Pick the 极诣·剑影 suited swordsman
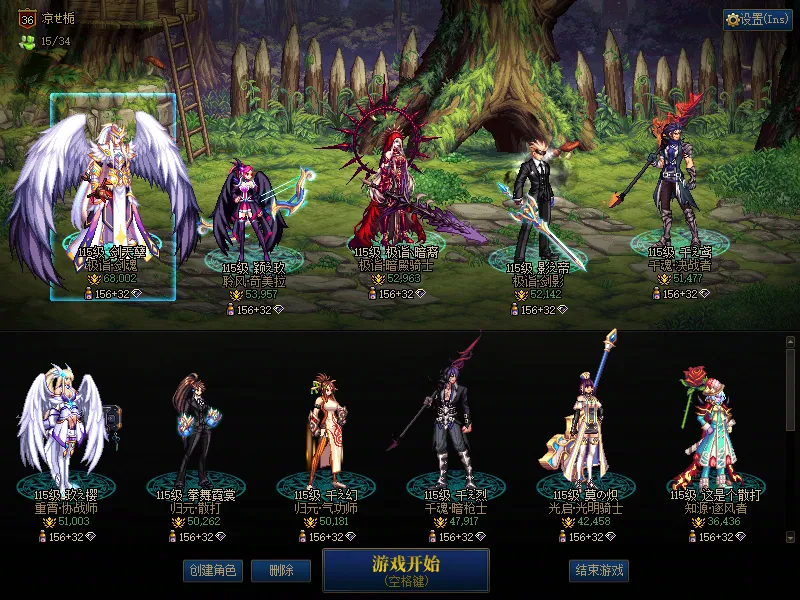The image size is (800, 600). click(537, 210)
